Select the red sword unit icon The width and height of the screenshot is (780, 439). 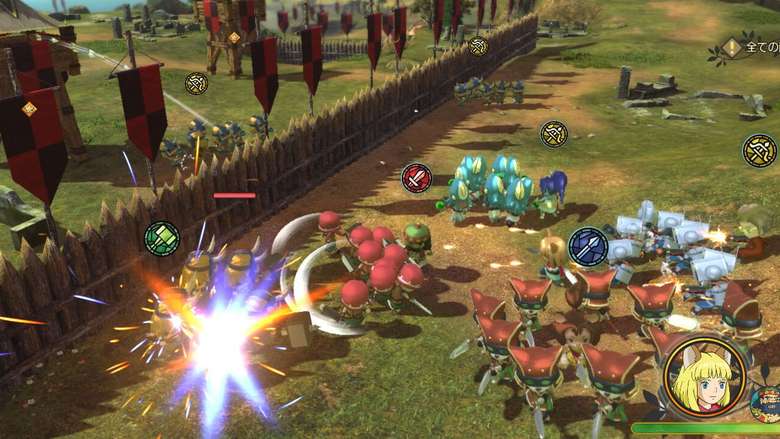click(x=417, y=178)
